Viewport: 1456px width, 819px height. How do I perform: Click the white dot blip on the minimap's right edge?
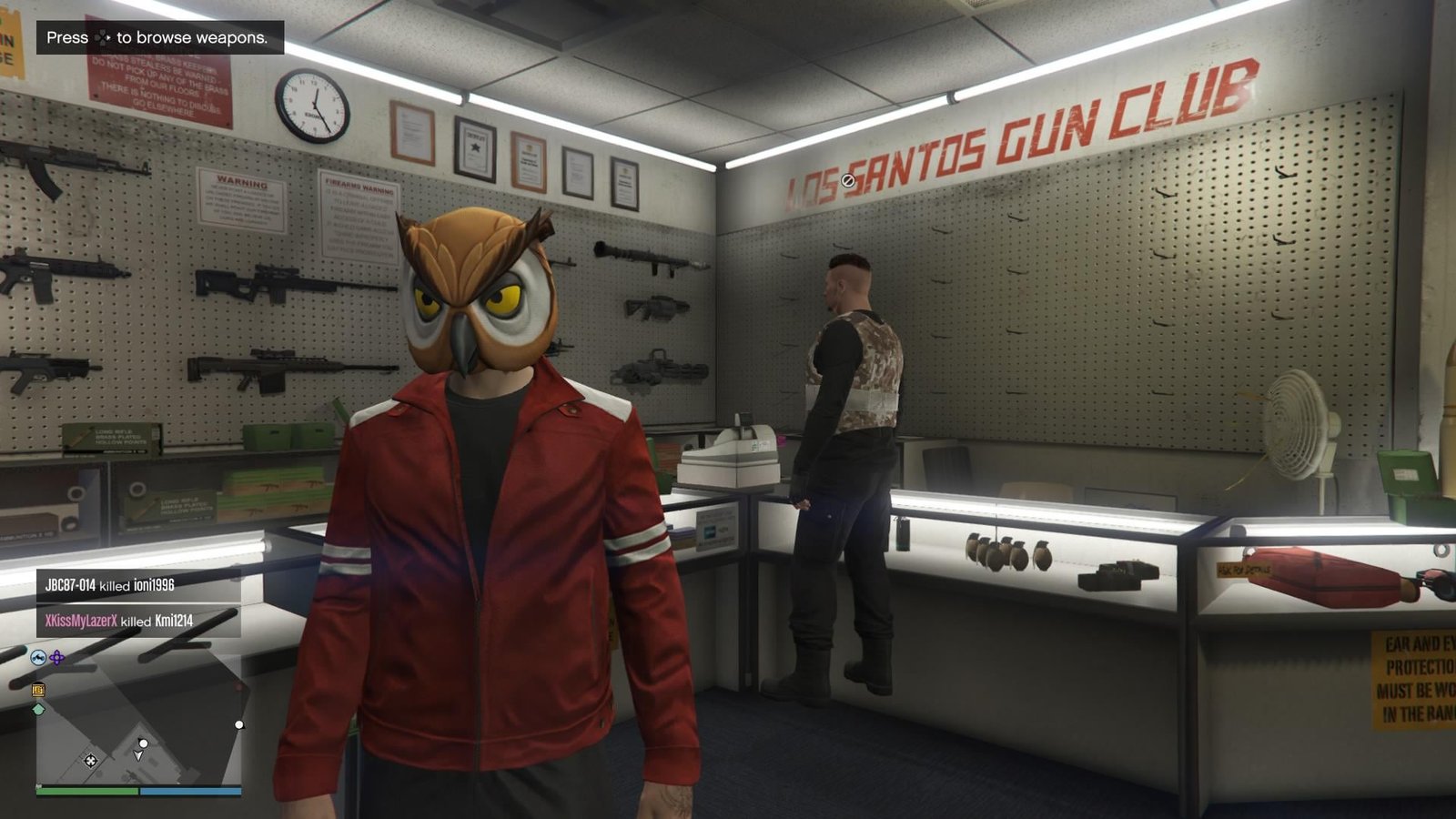pos(239,725)
